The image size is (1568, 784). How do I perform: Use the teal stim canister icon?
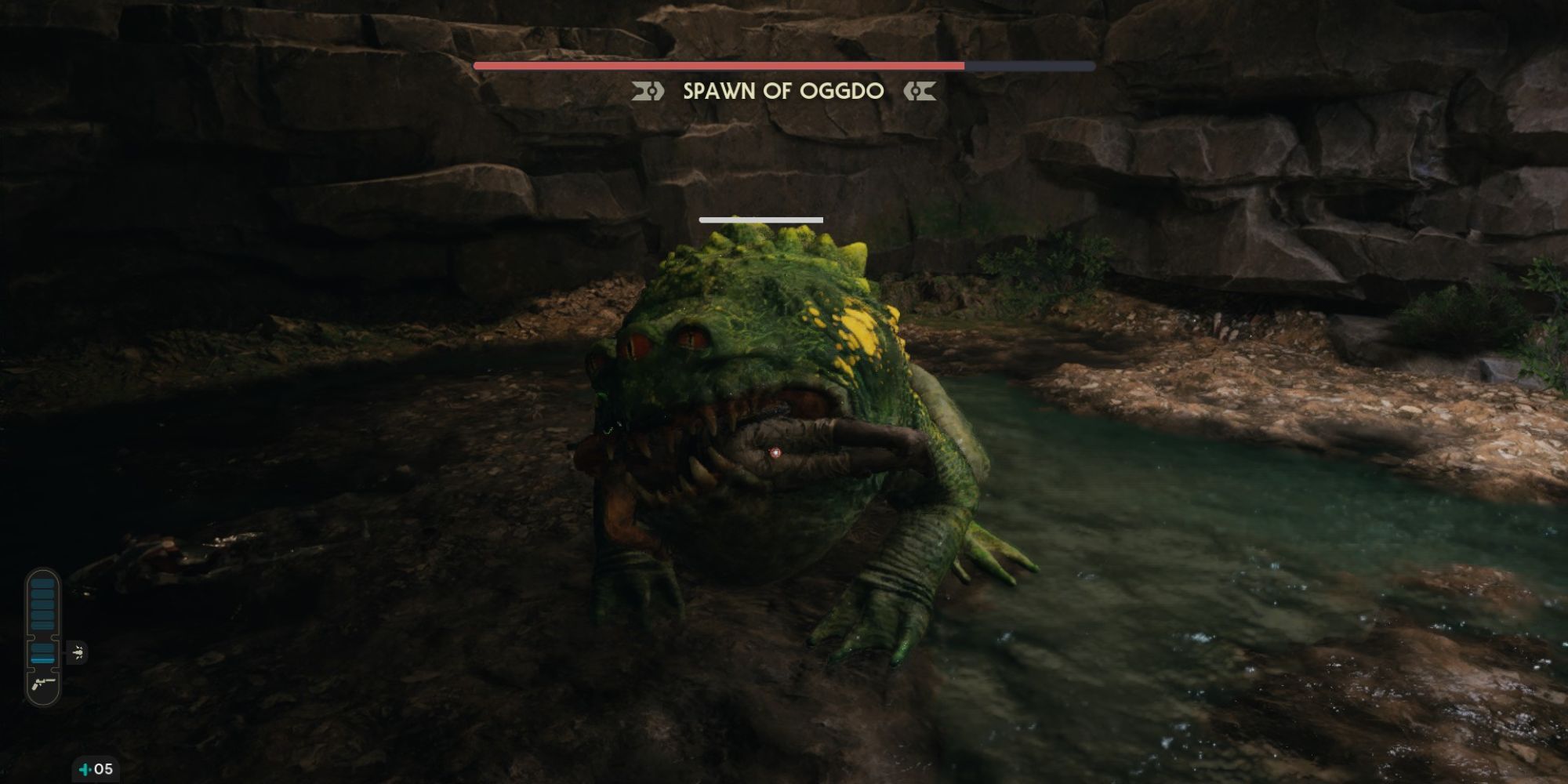click(x=85, y=769)
